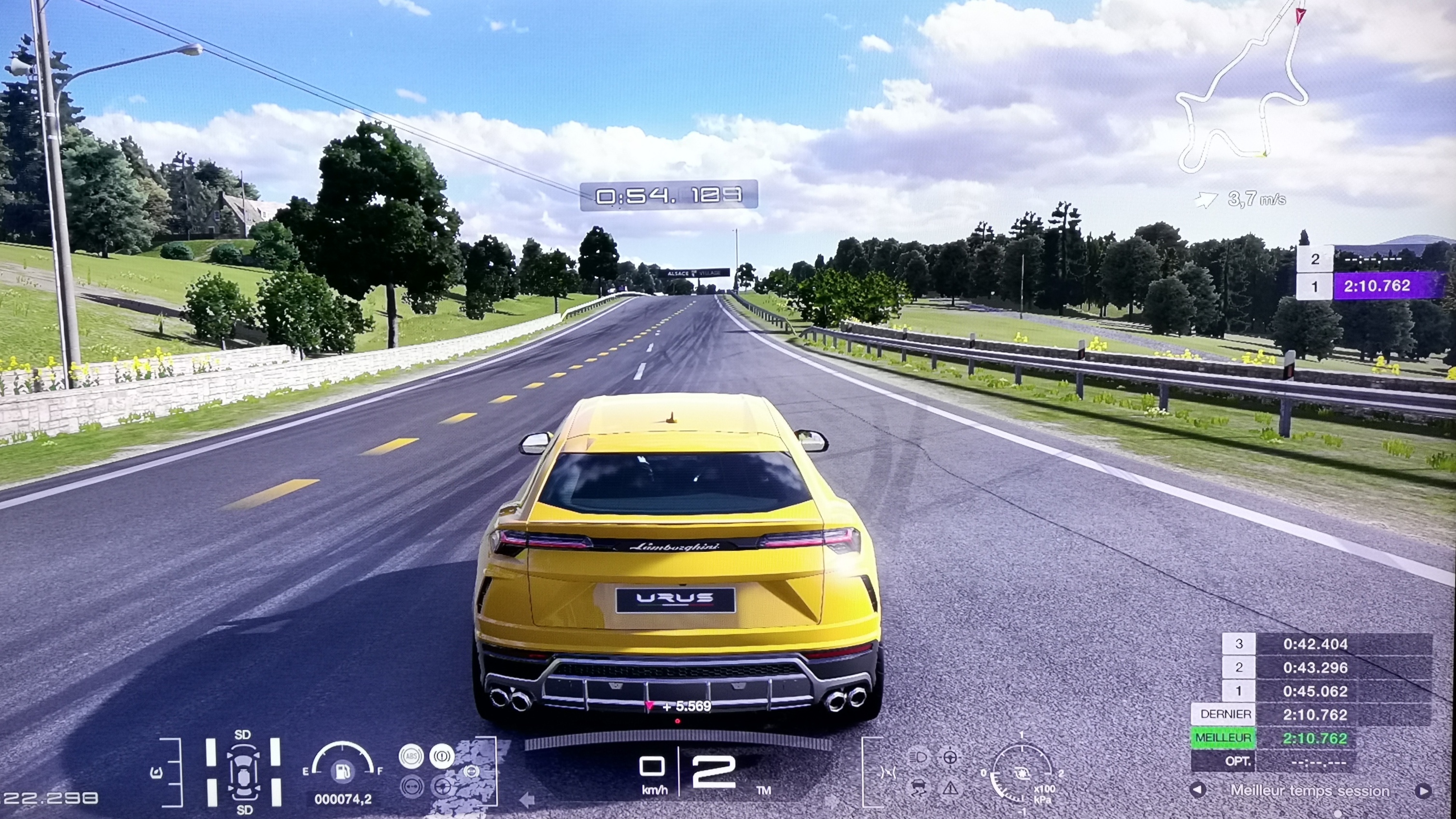Select the car tire-status diagram
Viewport: 1456px width, 819px height.
pyautogui.click(x=244, y=772)
